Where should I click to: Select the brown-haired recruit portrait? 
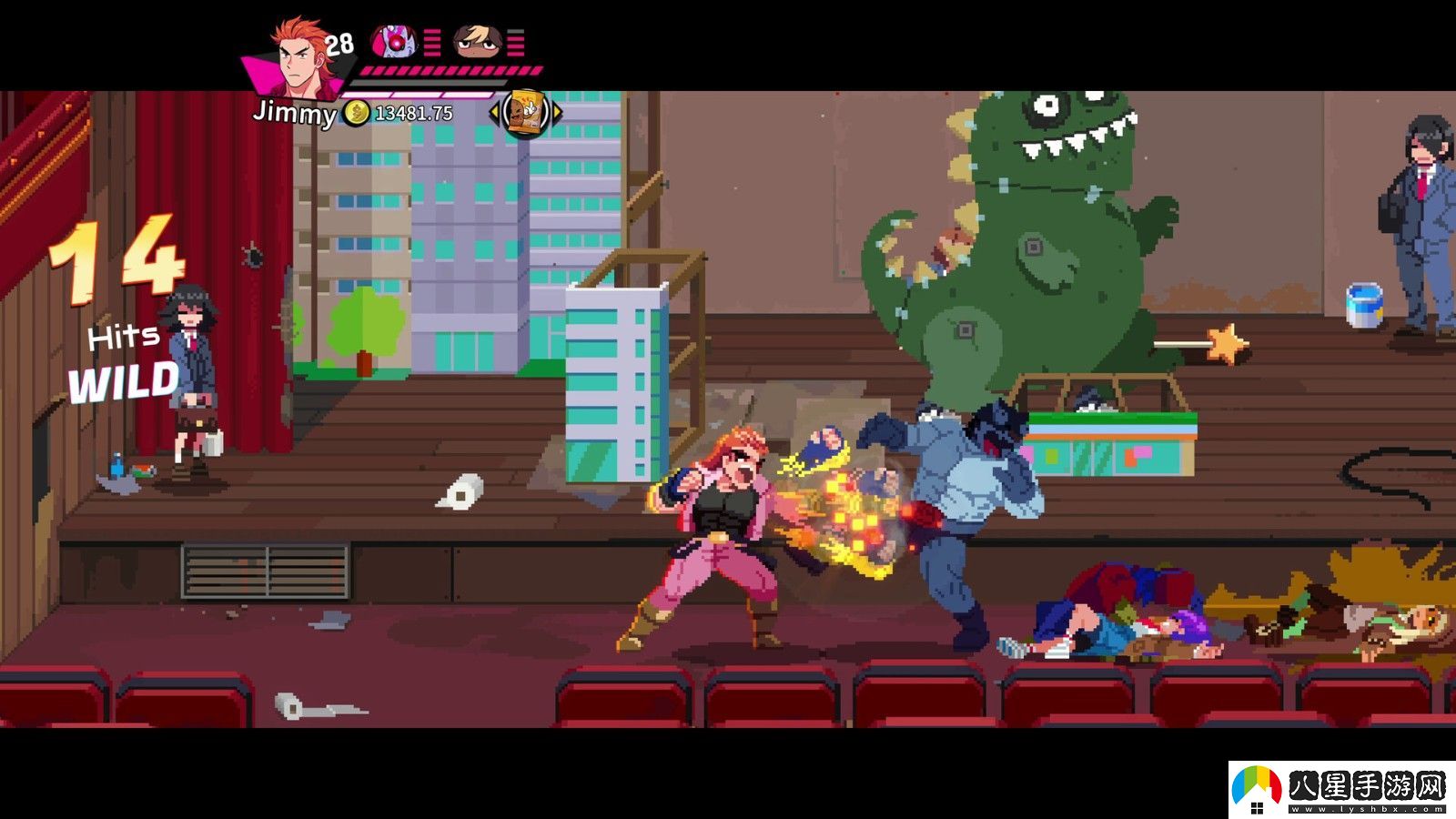(477, 42)
